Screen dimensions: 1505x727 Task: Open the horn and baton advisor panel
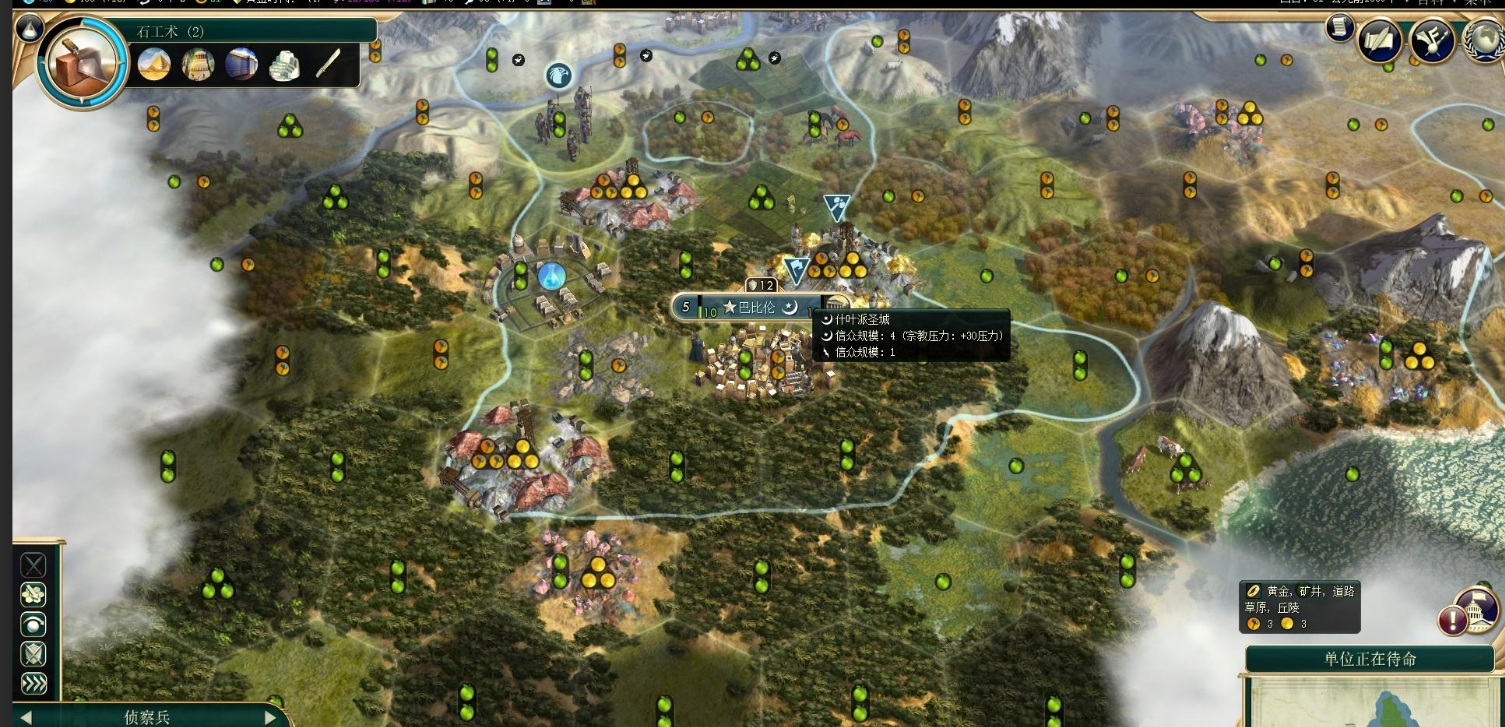pos(1431,42)
